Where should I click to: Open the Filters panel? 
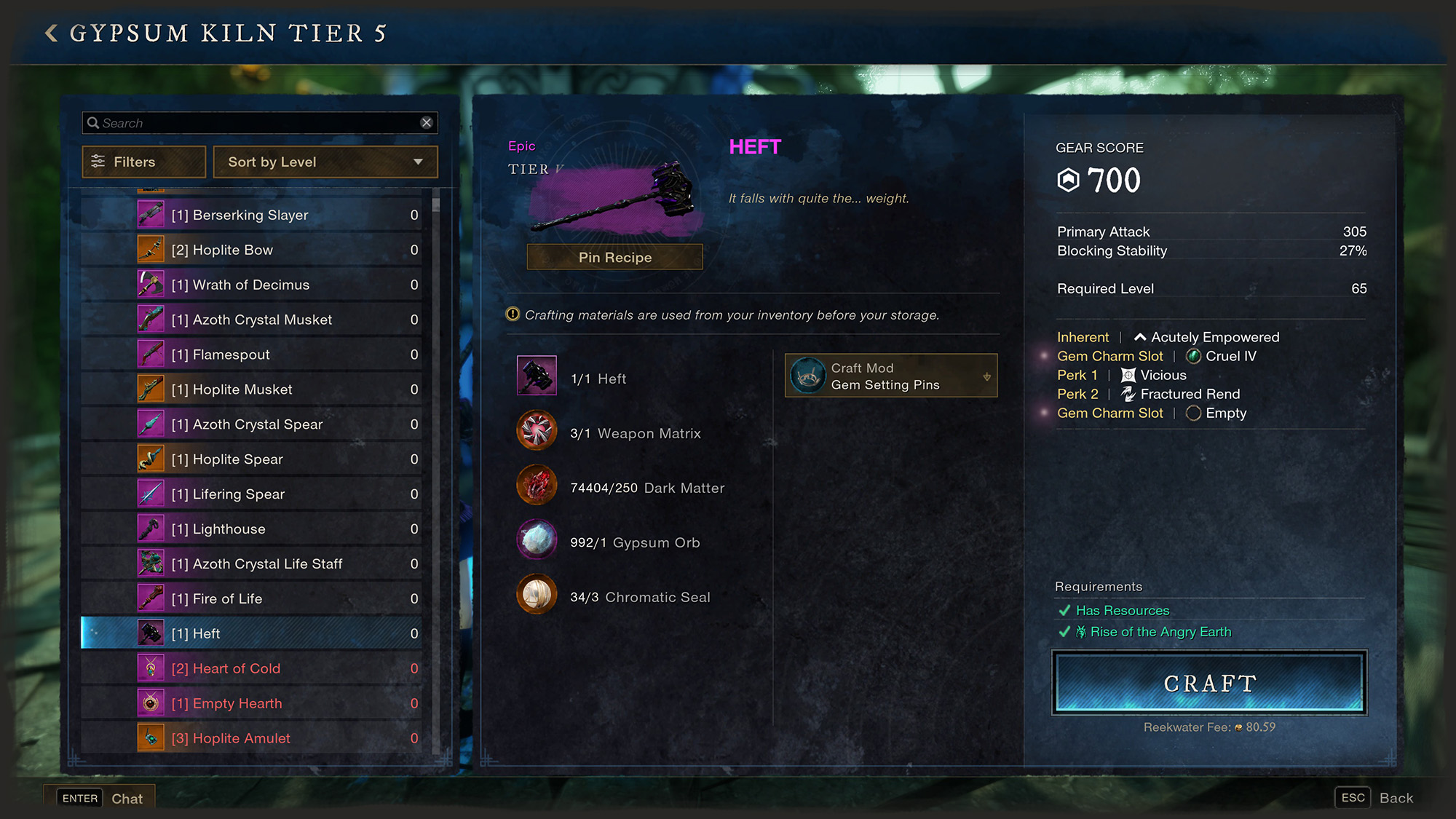[144, 162]
